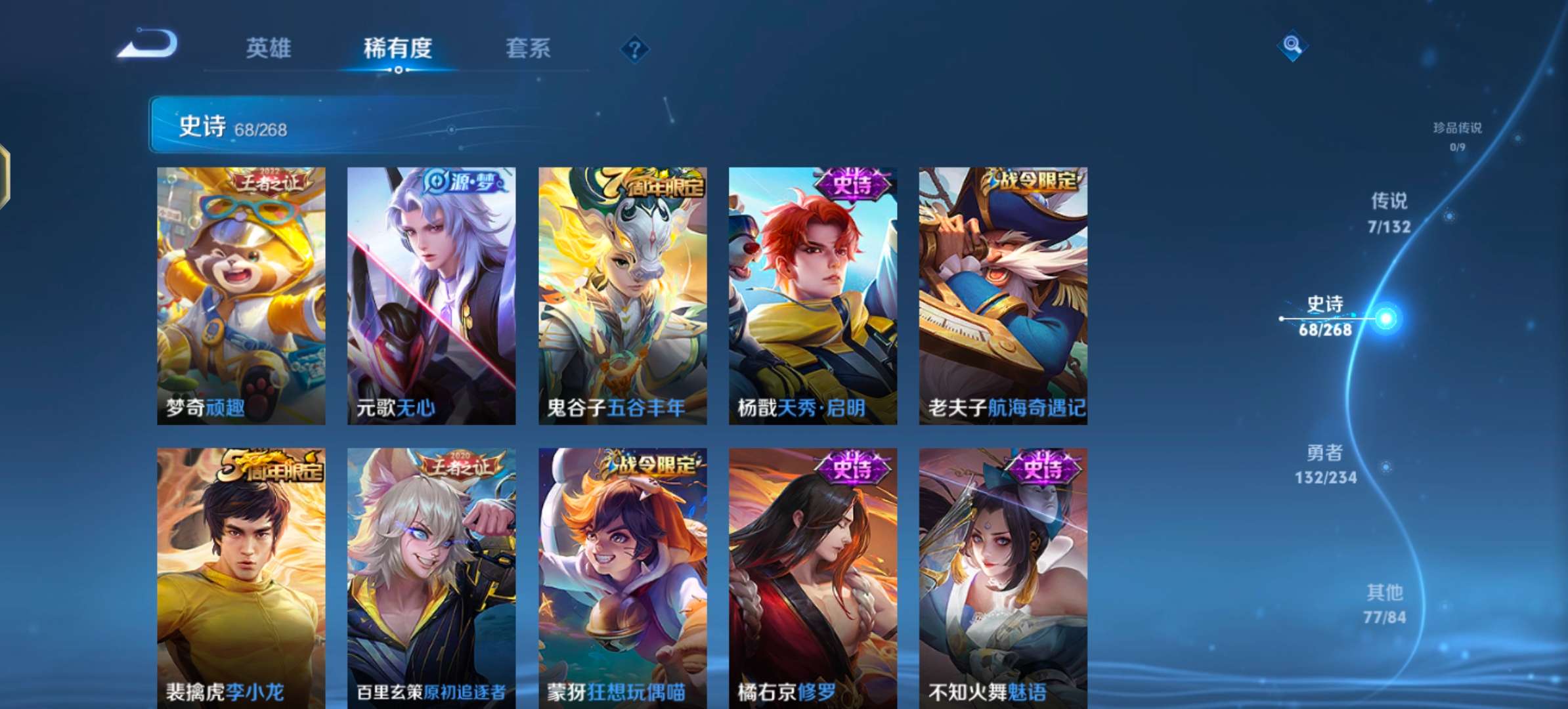Screen dimensions: 1568x709
Task: Click the 史诗 badge on 杨戬 skin card
Action: [x=850, y=184]
